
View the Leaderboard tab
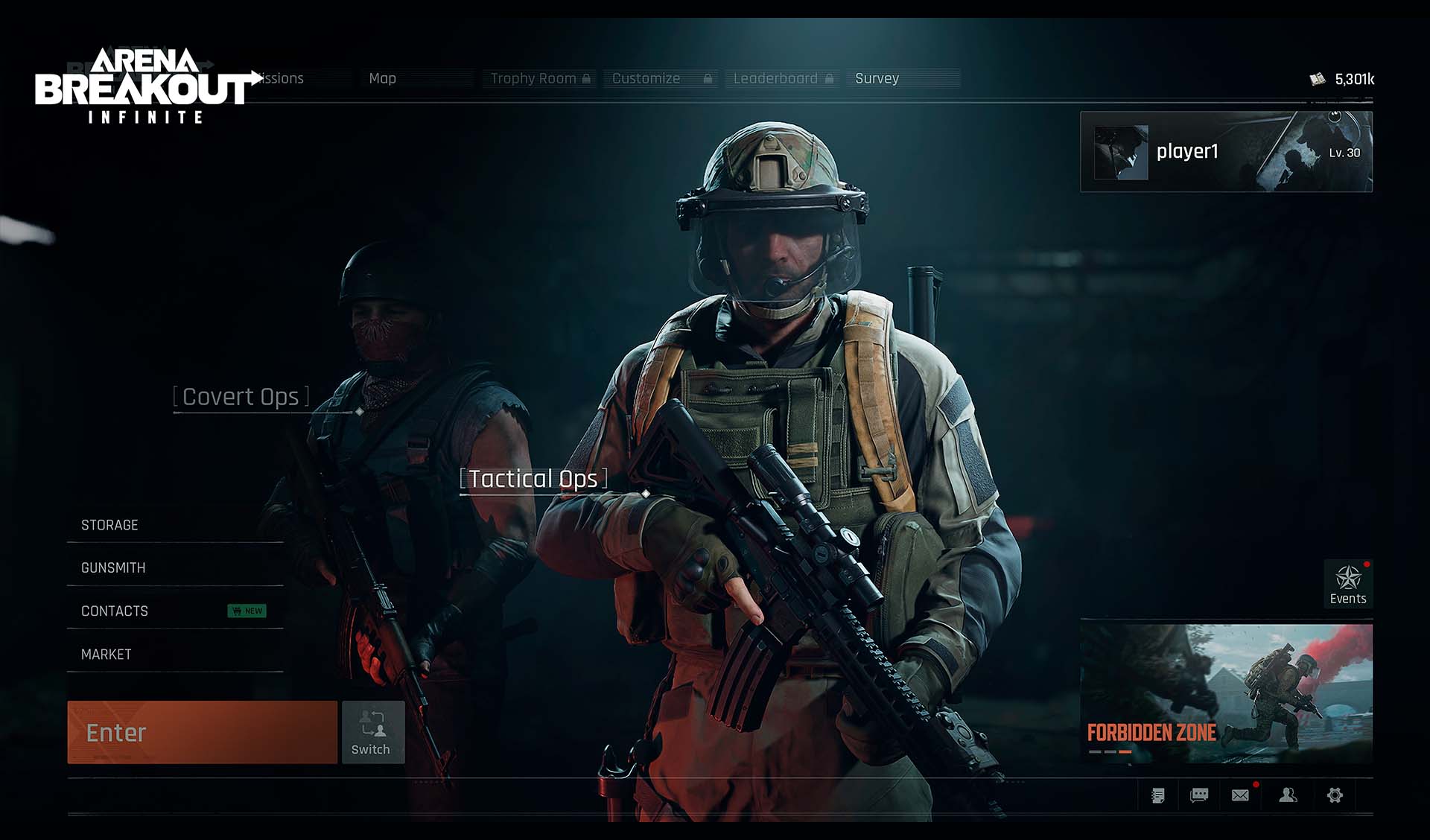782,78
